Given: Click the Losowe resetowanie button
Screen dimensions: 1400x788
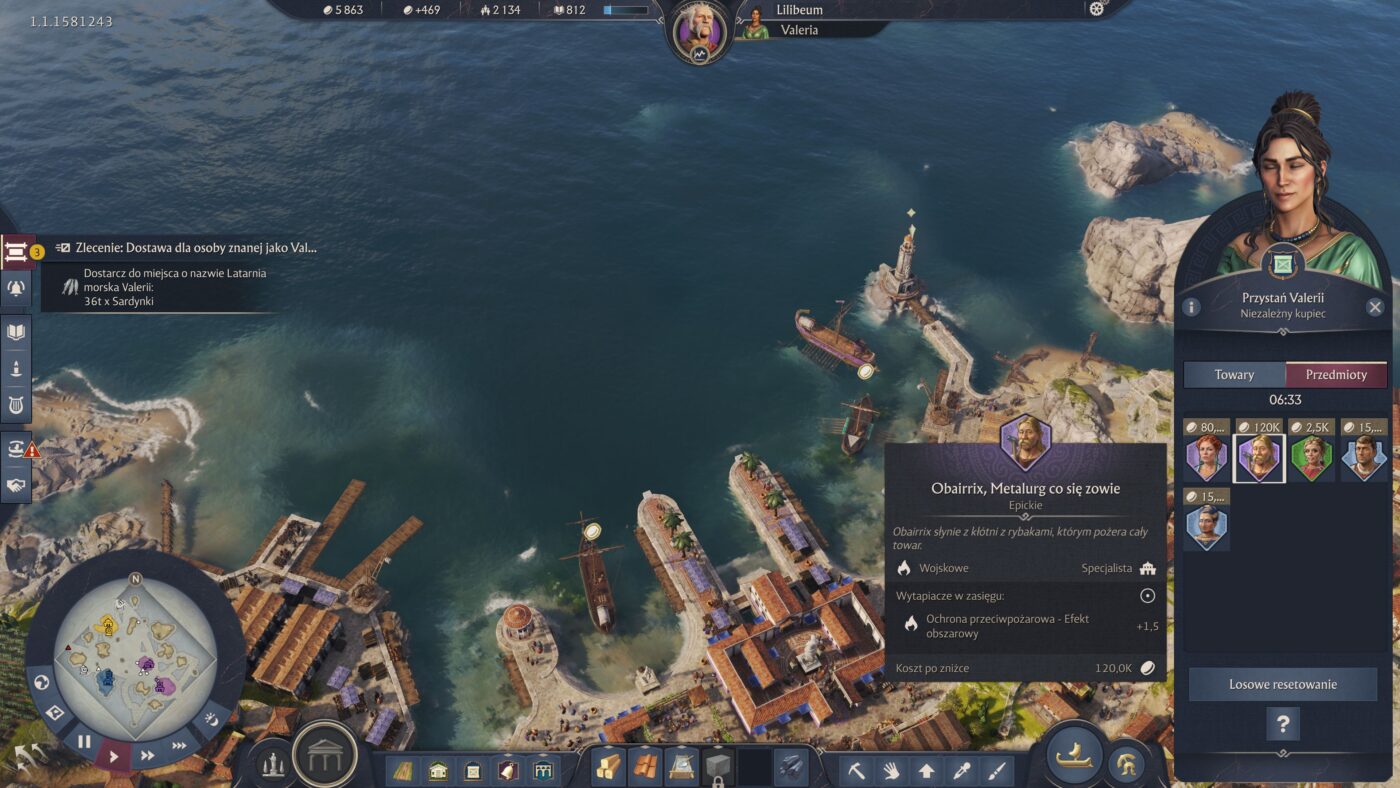Looking at the screenshot, I should tap(1282, 685).
